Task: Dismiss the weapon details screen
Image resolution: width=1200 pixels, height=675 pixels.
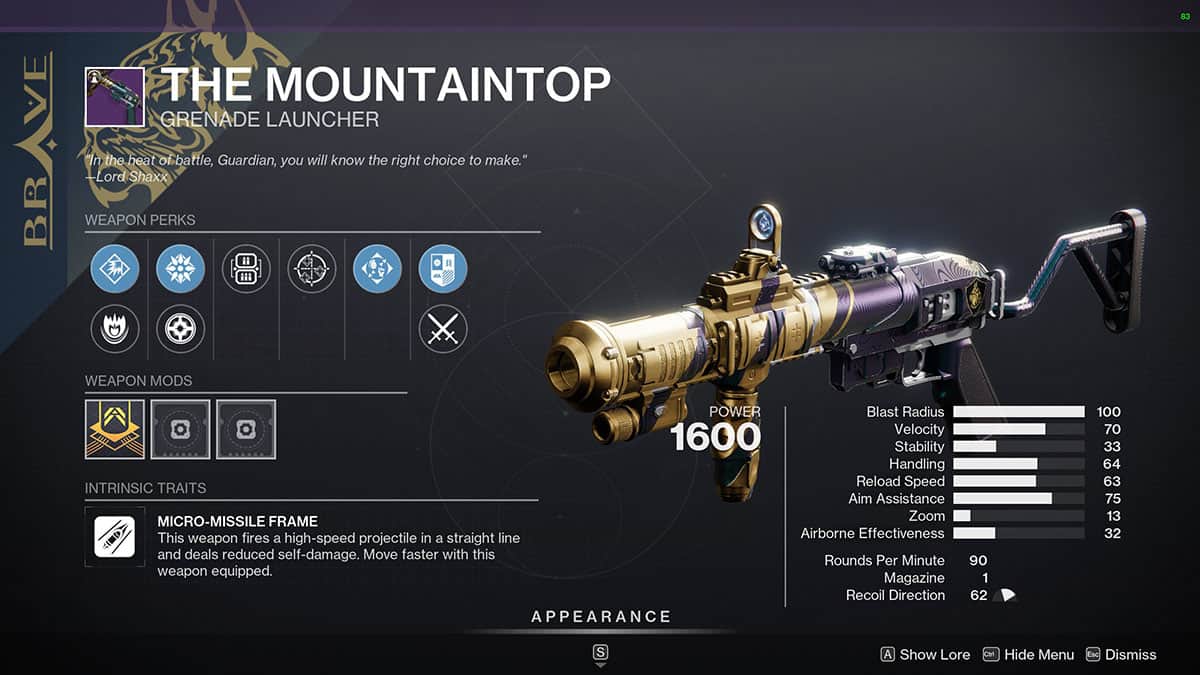Action: [x=1120, y=654]
